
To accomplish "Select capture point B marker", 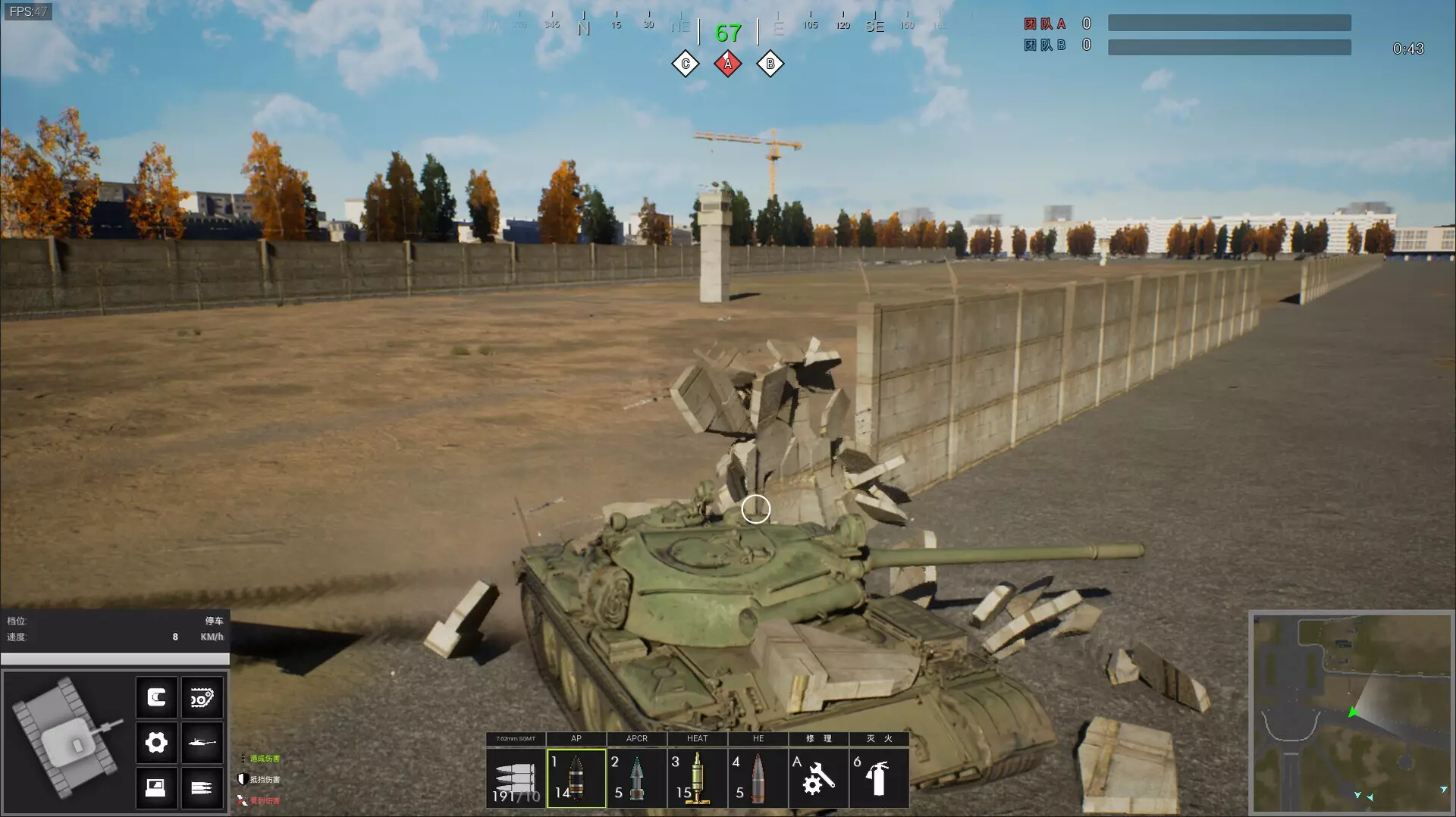I will point(770,64).
